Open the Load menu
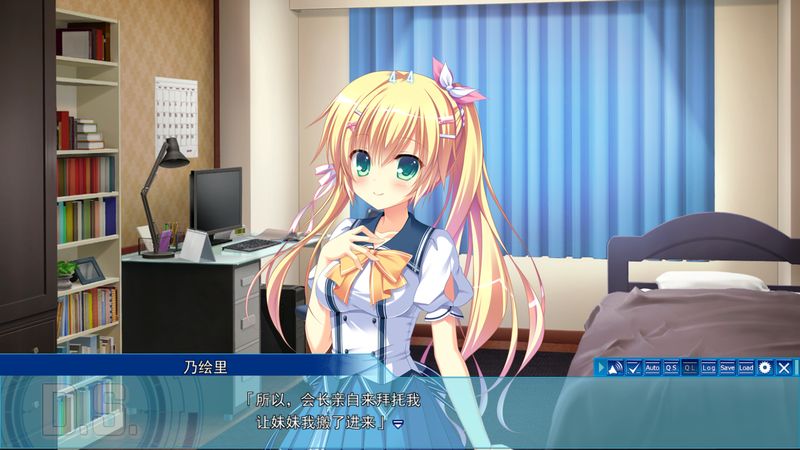 point(746,367)
